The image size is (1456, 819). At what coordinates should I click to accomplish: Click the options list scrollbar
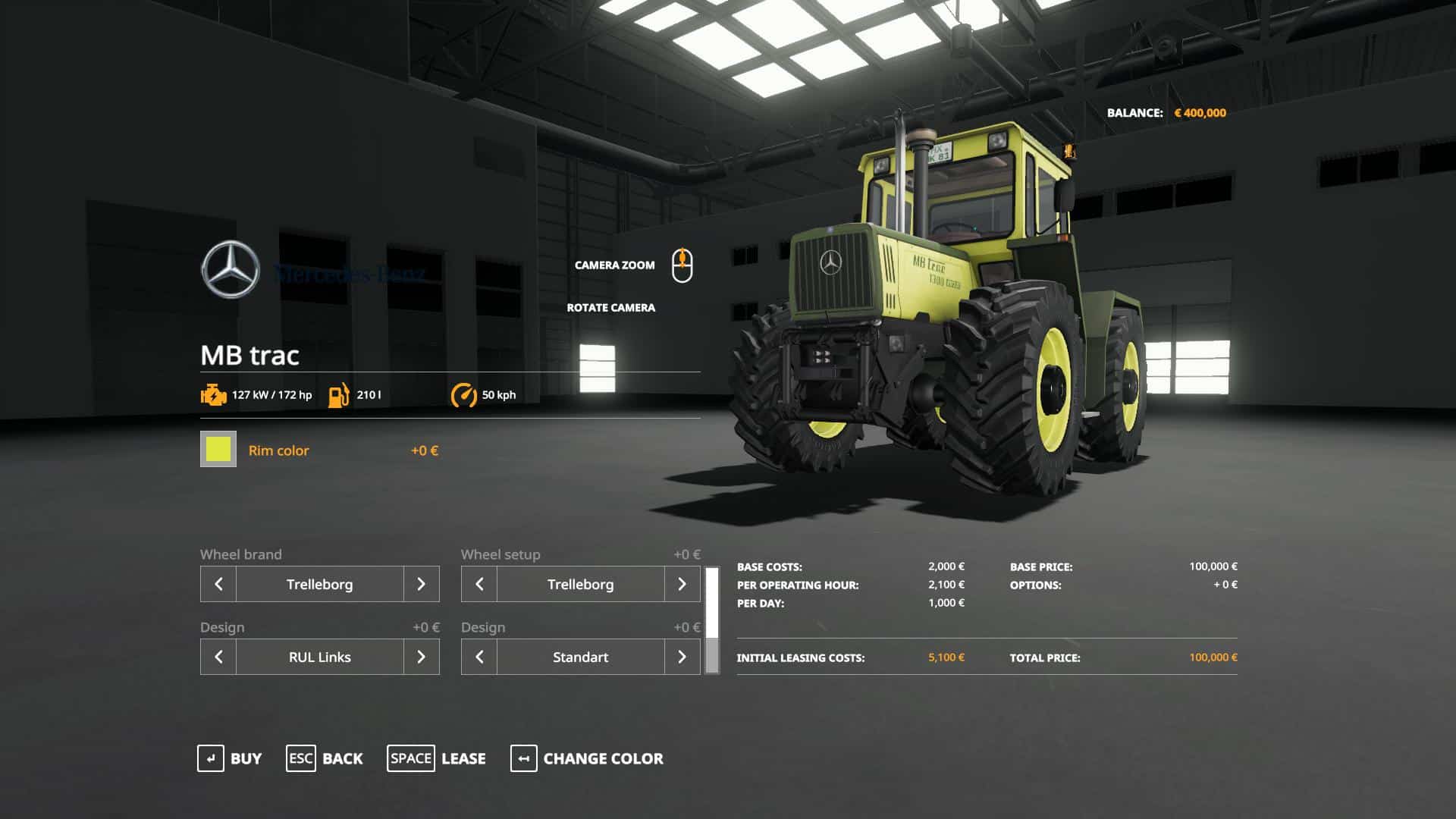(712, 620)
